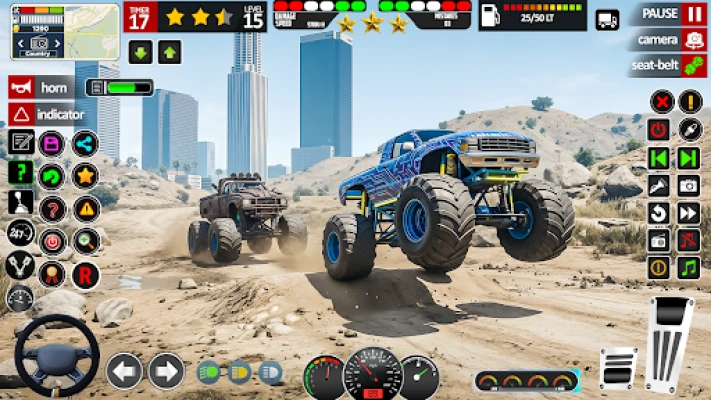Pause the game with the PAUSE button
711x400 pixels.
pyautogui.click(x=667, y=14)
